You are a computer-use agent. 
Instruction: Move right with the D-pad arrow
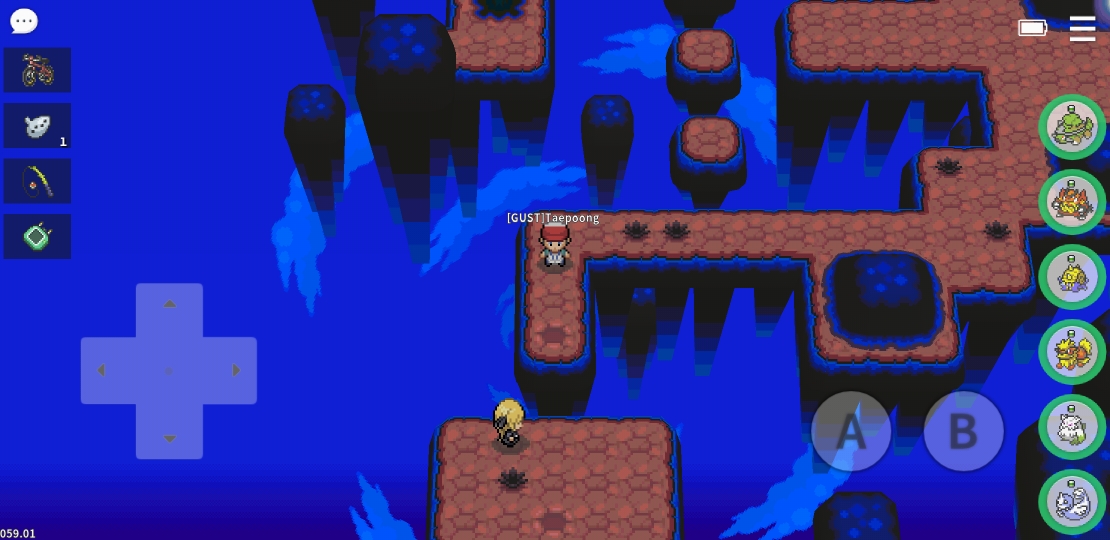click(x=236, y=371)
